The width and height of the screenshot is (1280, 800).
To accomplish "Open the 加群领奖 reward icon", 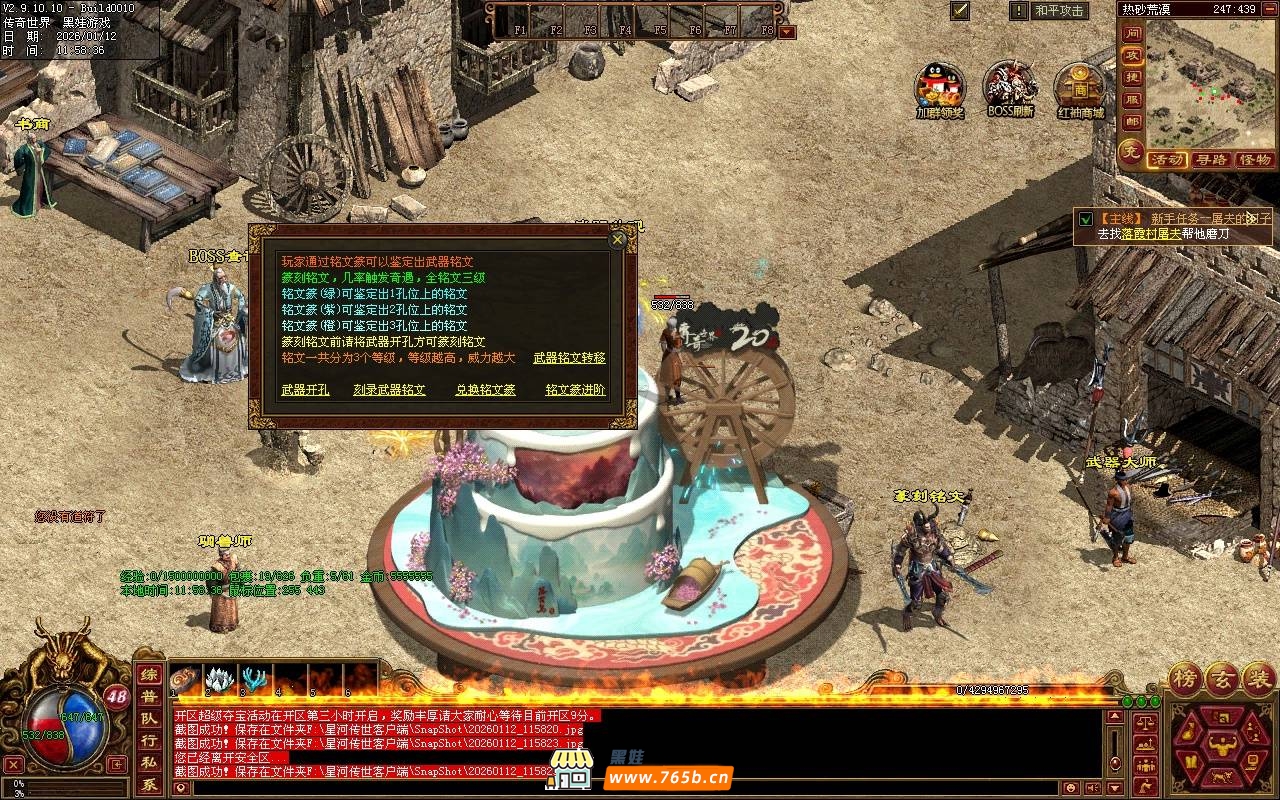I will 940,88.
